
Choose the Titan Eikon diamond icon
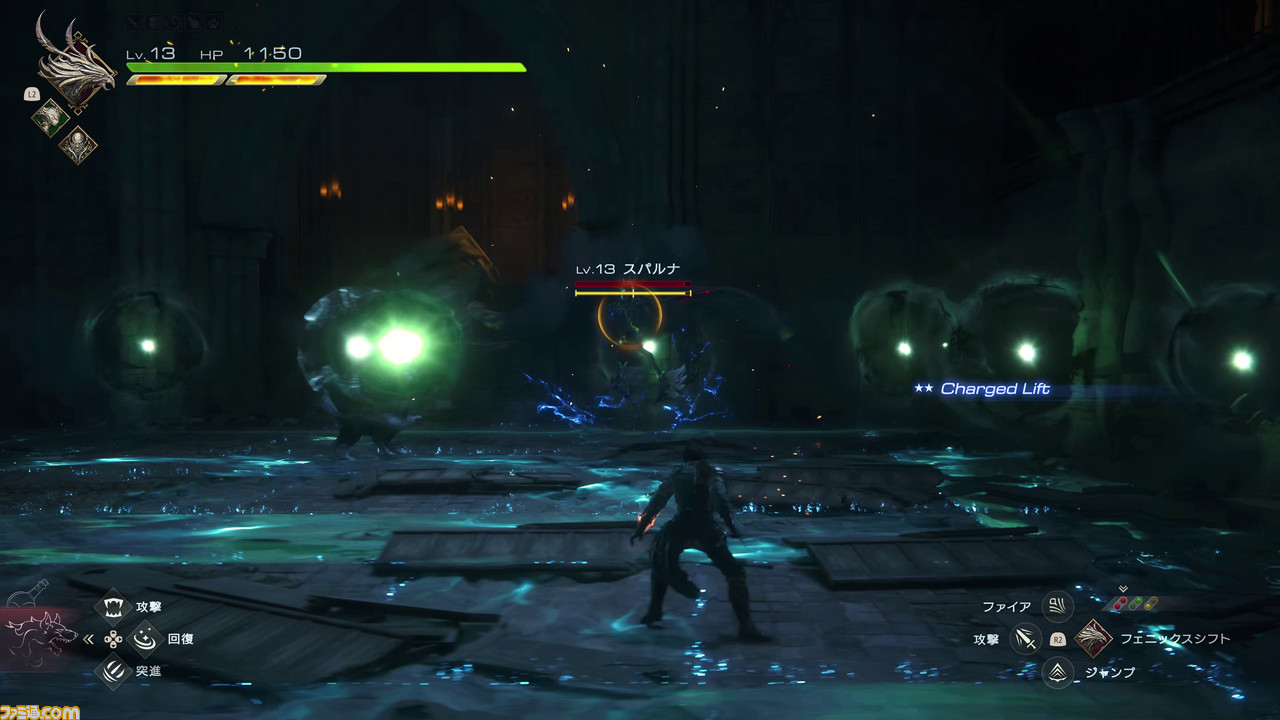click(x=77, y=146)
